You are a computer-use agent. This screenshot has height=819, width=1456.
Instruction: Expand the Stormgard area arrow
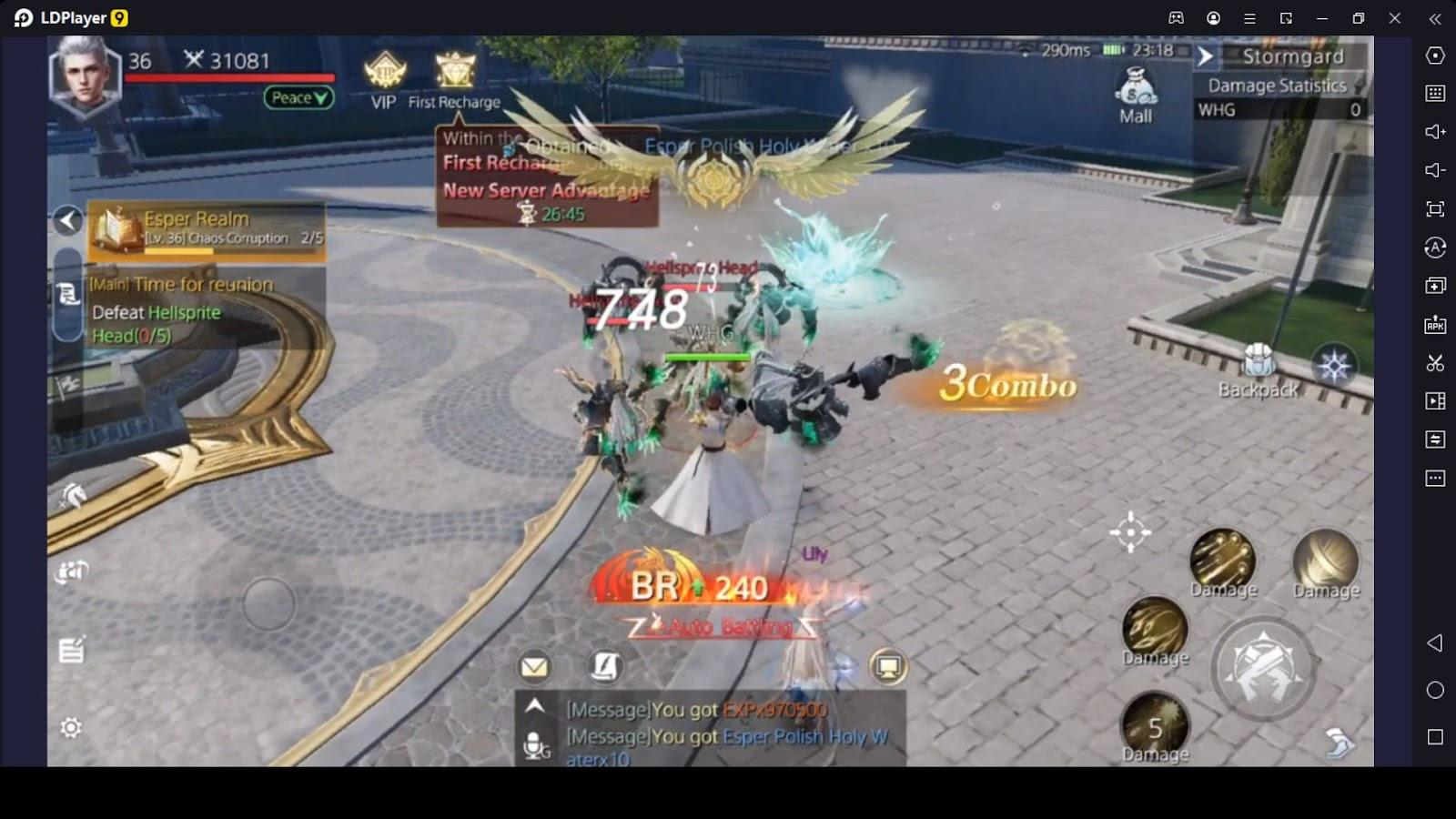[x=1206, y=56]
